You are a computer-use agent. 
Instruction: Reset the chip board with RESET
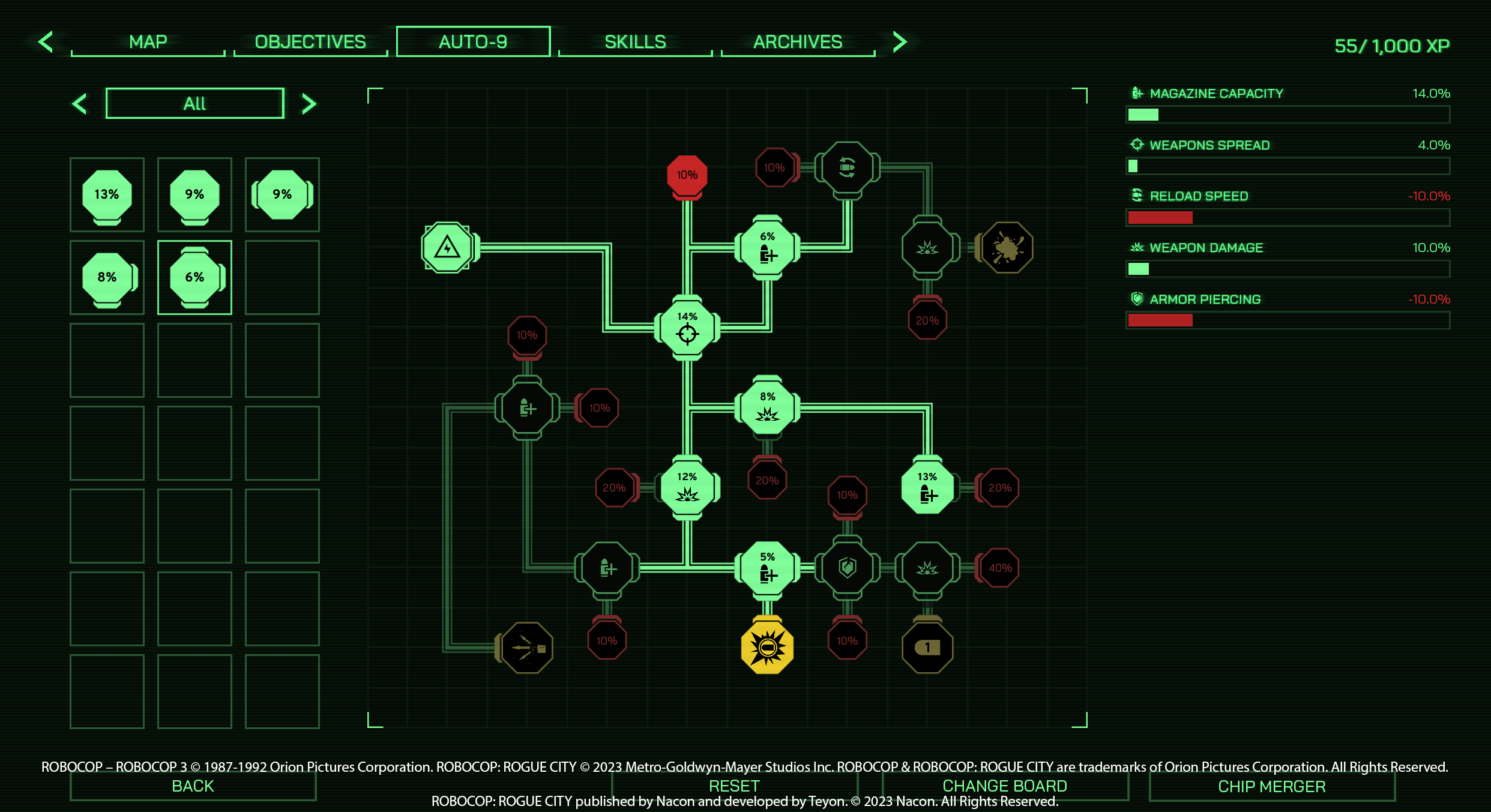pos(734,786)
